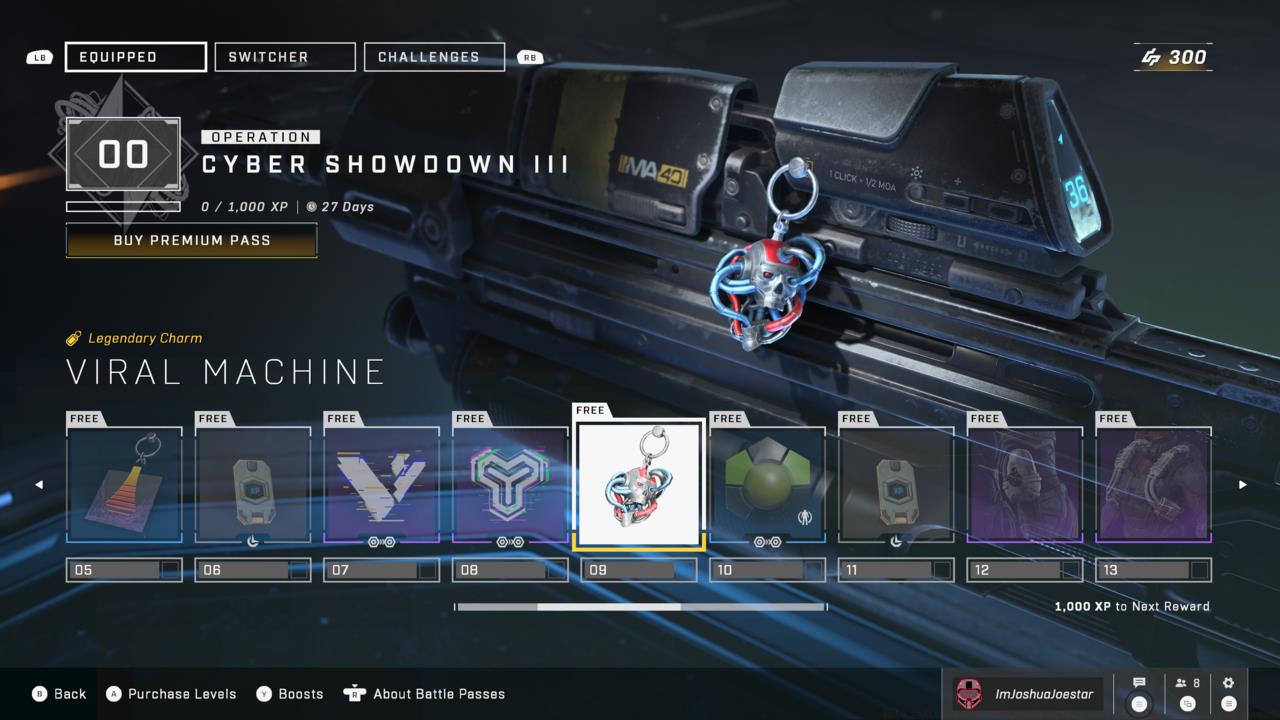Screen dimensions: 1280x720
Task: Select the level 05 pyramid charm reward
Action: coord(125,485)
